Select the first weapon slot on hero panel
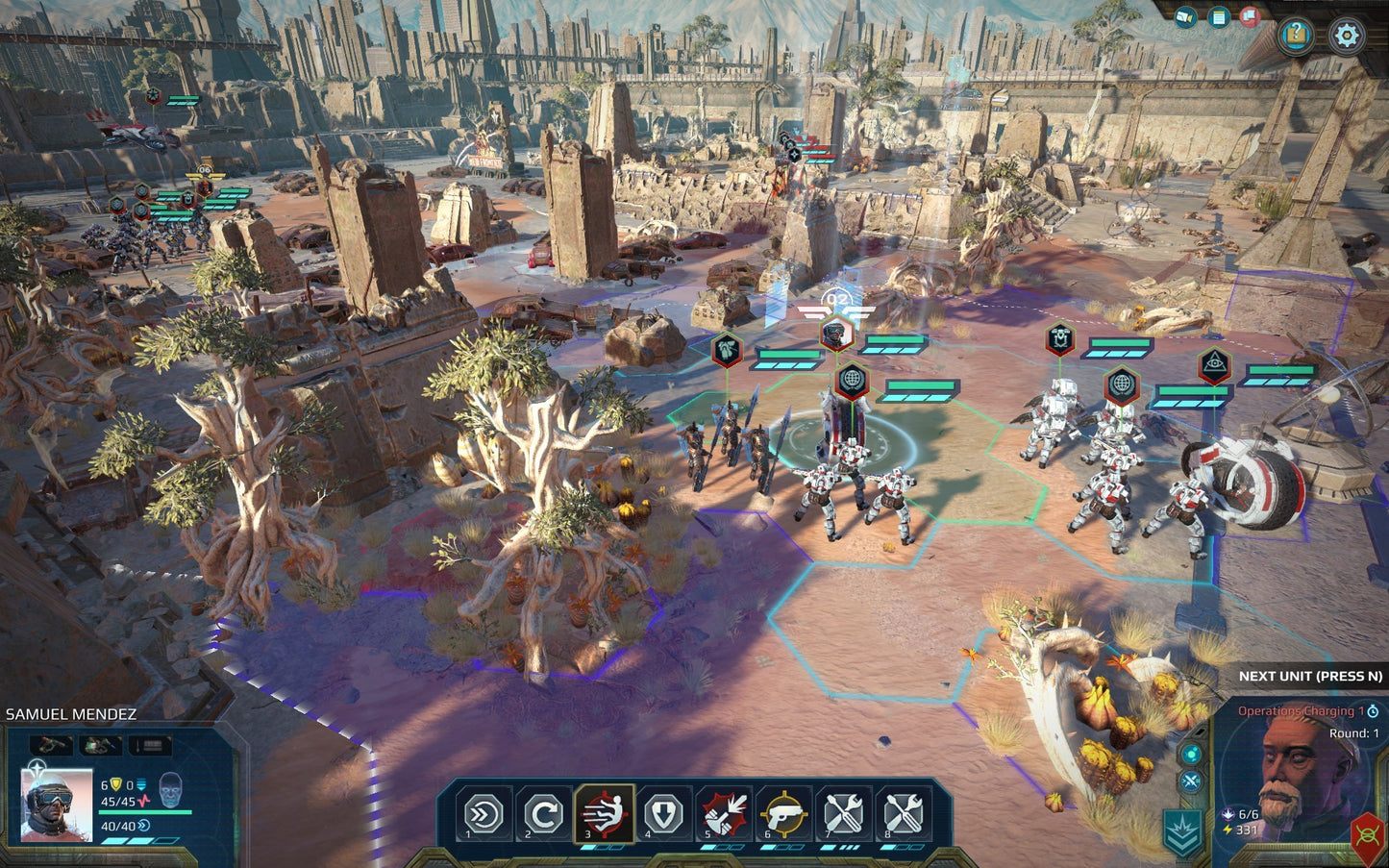Screen dimensions: 1389x868 point(53,744)
